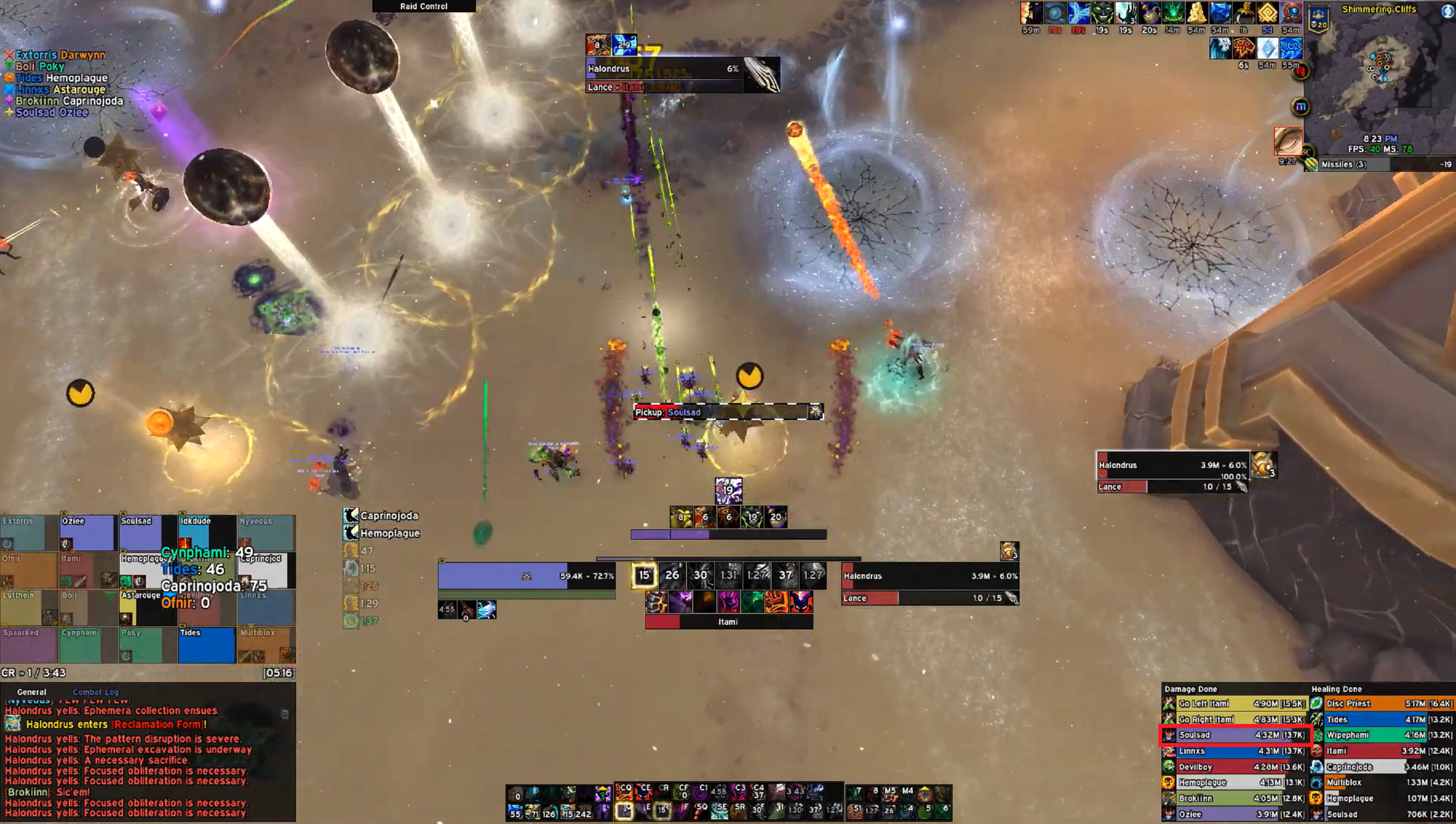Click the Damage Done meter title
The image size is (1456, 824).
pyautogui.click(x=1190, y=689)
